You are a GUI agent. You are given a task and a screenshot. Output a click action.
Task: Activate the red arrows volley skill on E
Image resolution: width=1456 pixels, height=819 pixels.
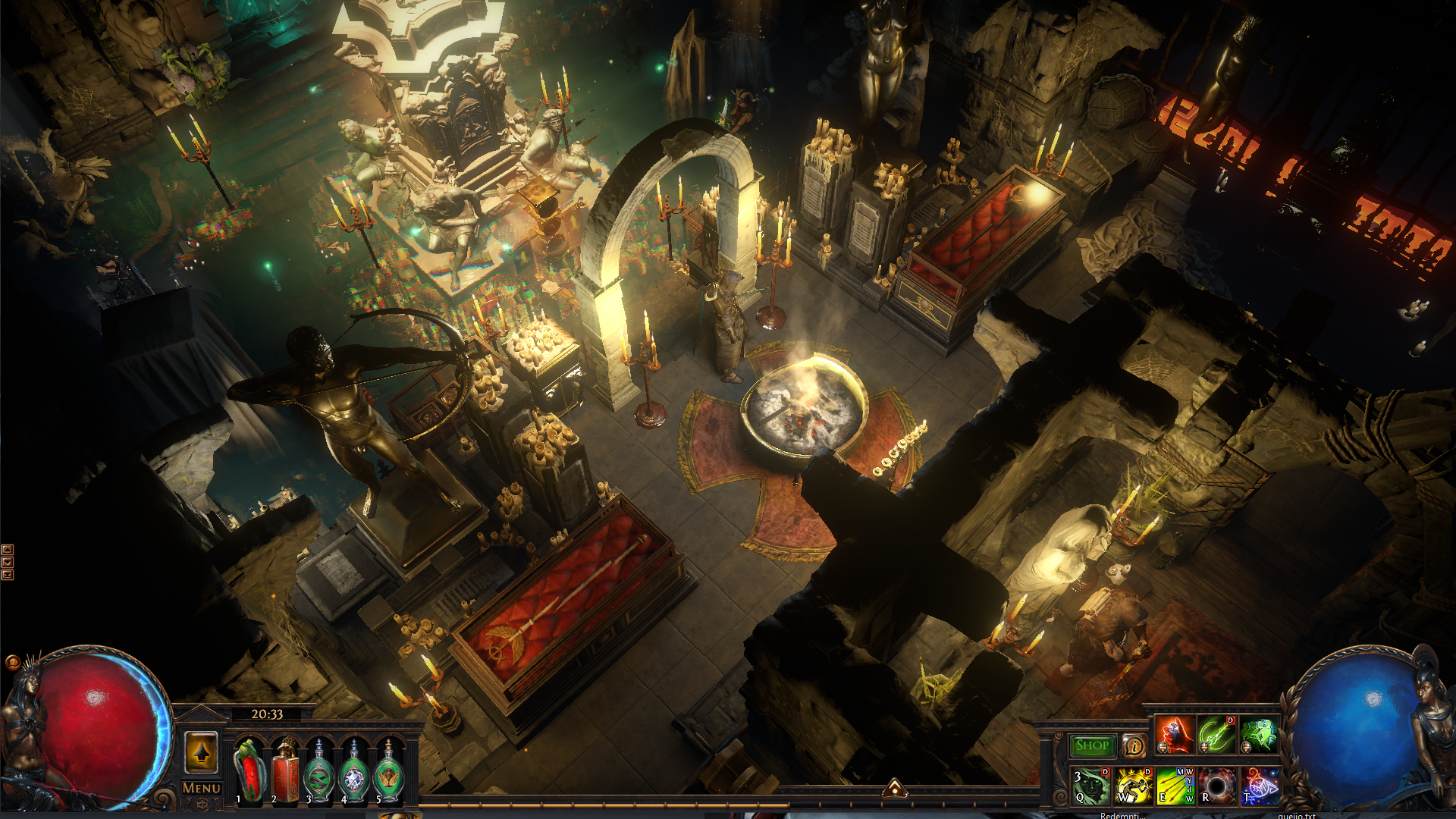tap(1175, 786)
